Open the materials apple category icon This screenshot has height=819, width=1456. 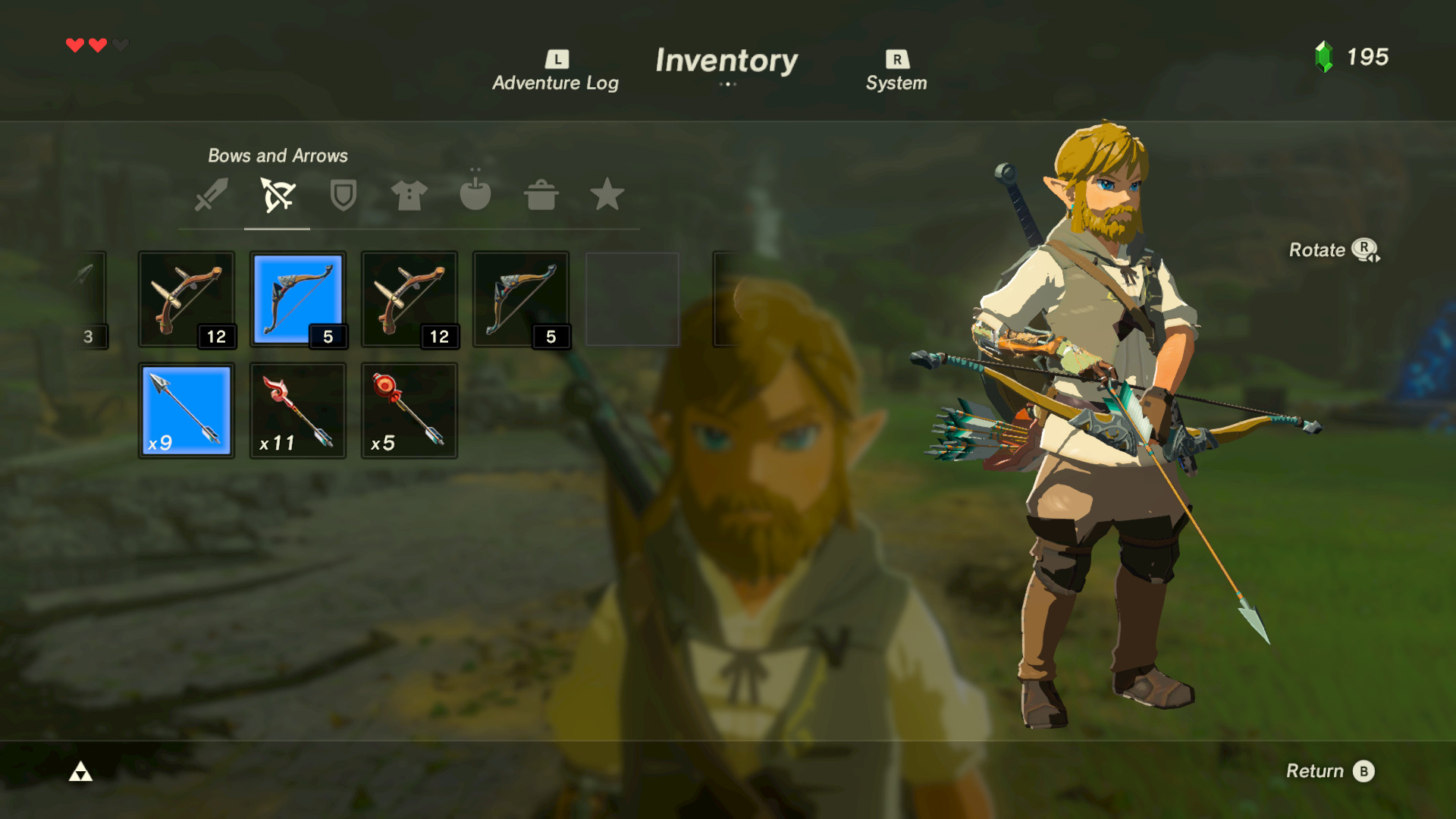476,196
